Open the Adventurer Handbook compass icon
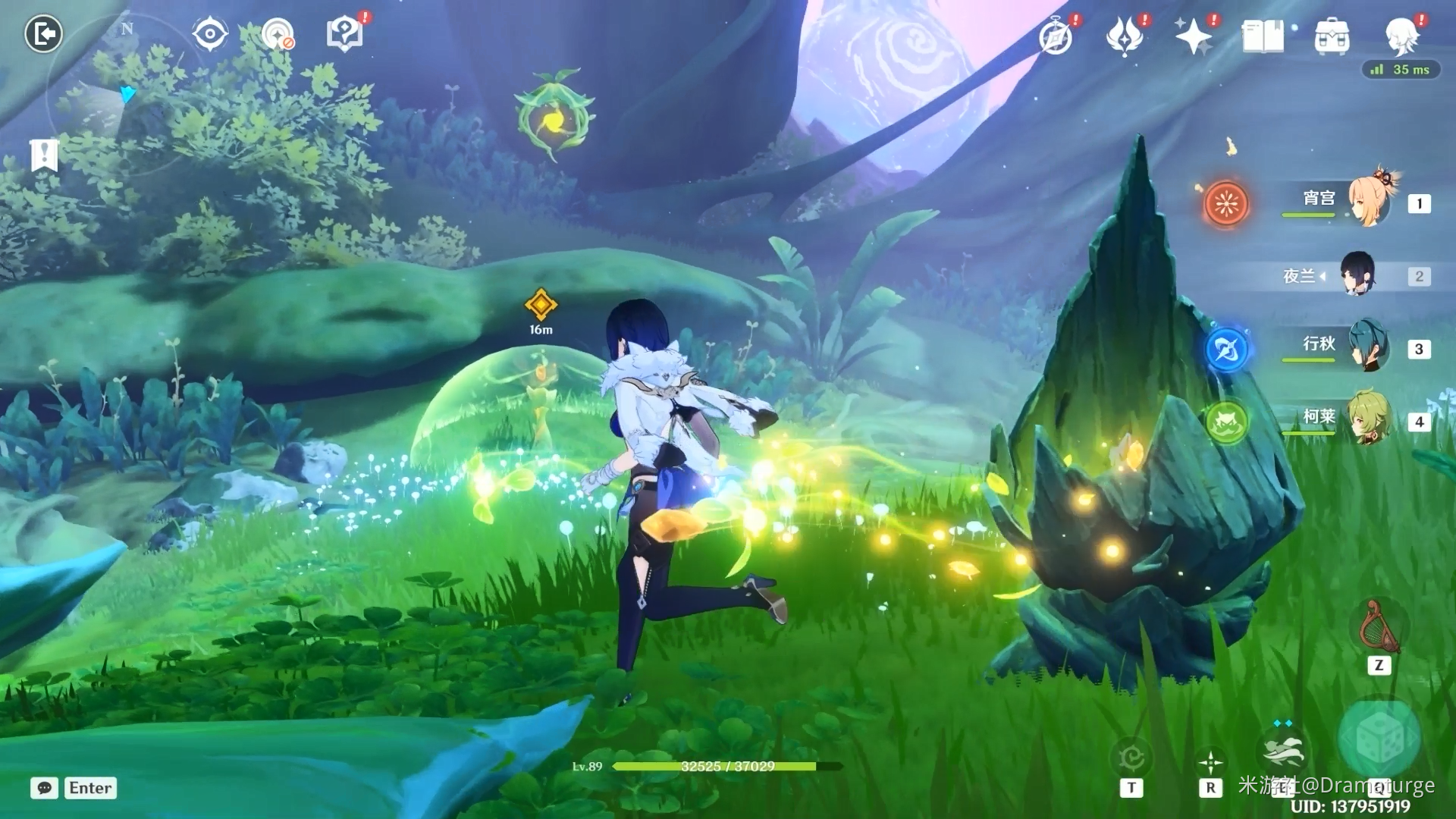1456x819 pixels. [1056, 36]
